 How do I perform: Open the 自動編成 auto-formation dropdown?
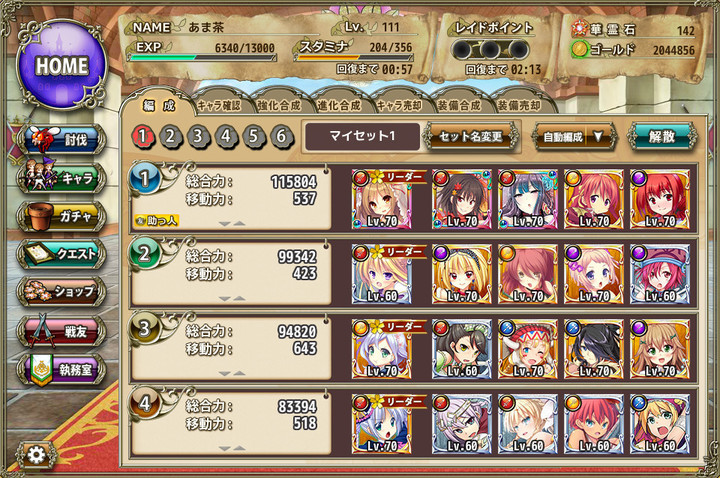coord(574,136)
